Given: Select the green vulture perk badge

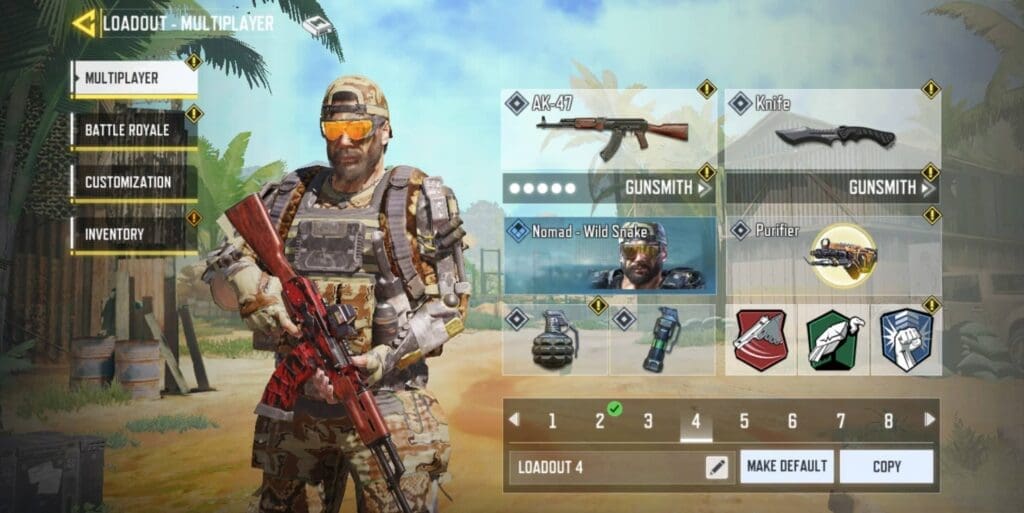Looking at the screenshot, I should point(833,340).
